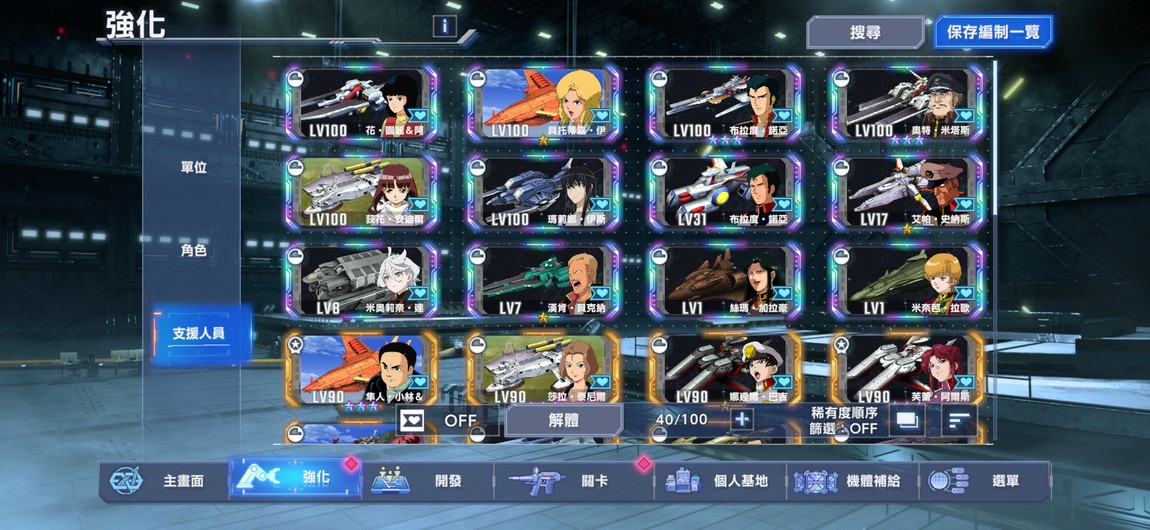Choose the LV100 blonde woman orange ship card
Image resolution: width=1150 pixels, height=530 pixels.
click(x=543, y=104)
